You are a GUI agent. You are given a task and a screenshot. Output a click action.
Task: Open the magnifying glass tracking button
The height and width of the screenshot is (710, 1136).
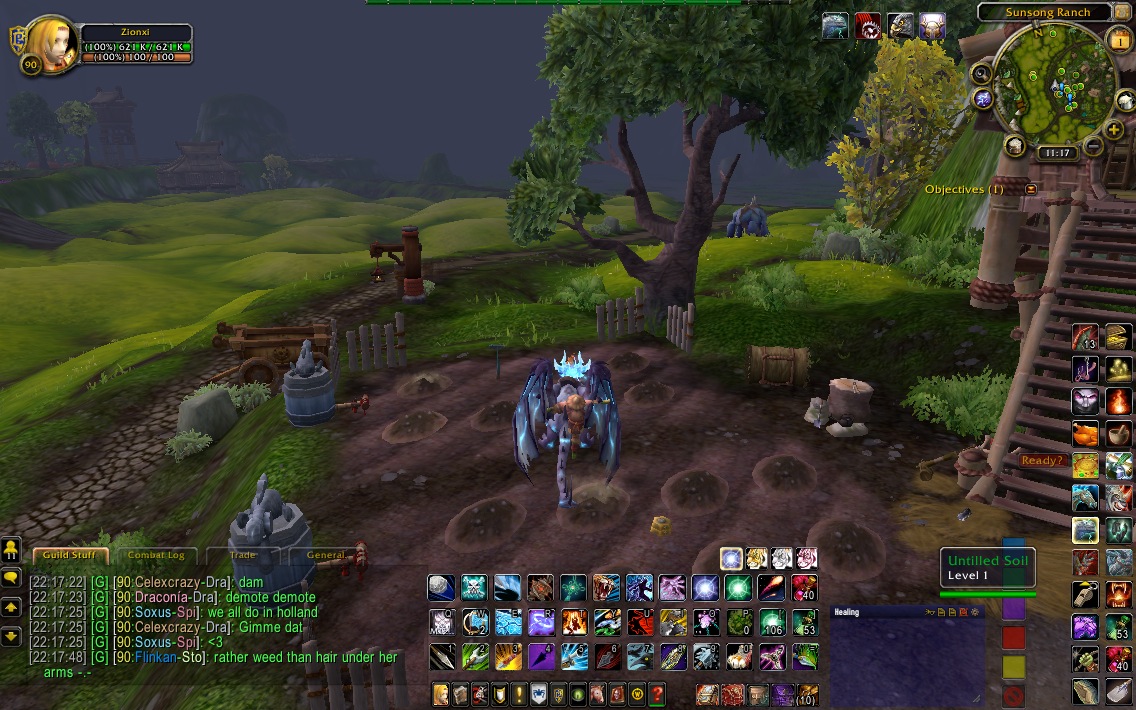point(981,73)
